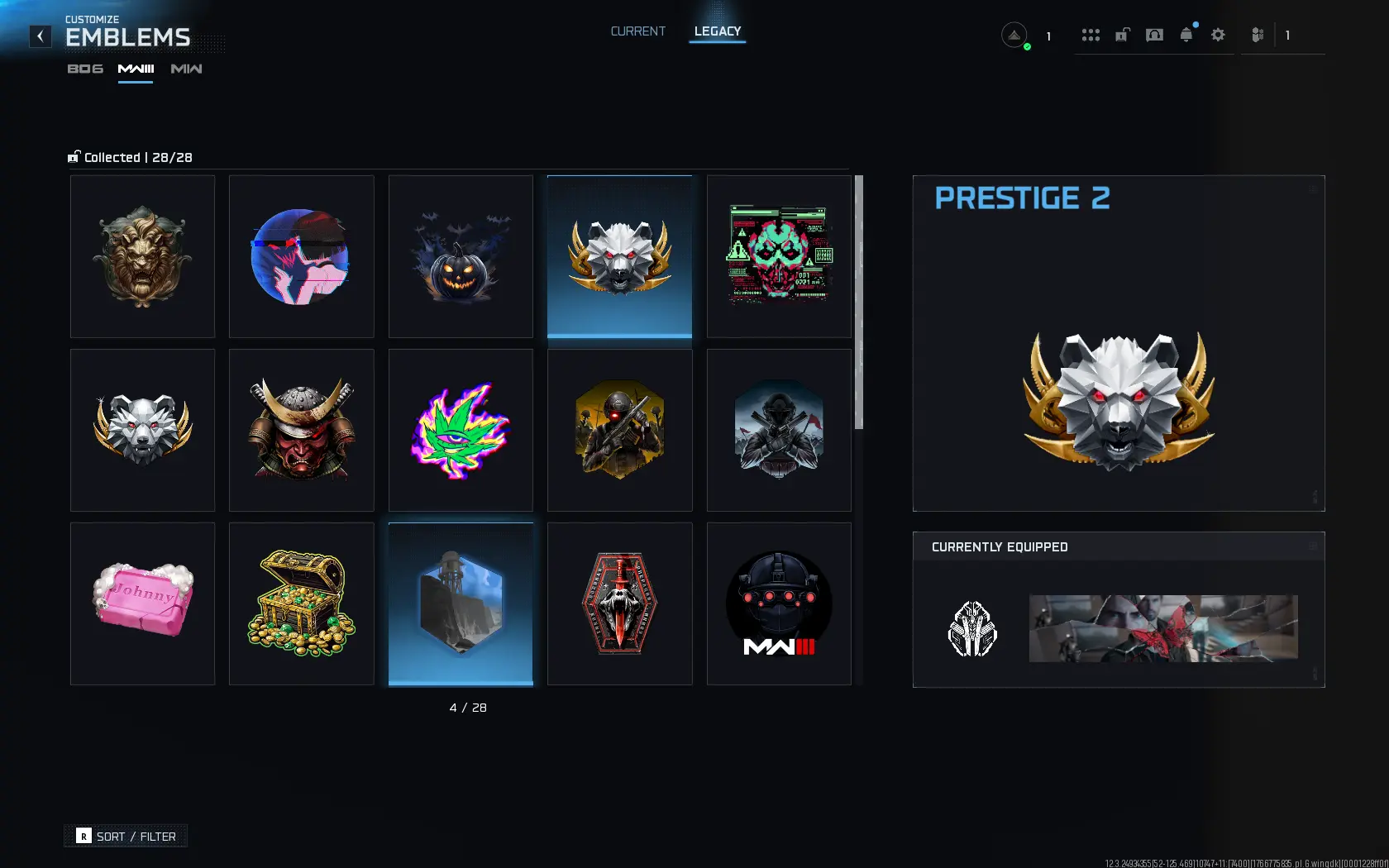Open the notifications bell with new alert
The height and width of the screenshot is (868, 1389).
(x=1186, y=35)
